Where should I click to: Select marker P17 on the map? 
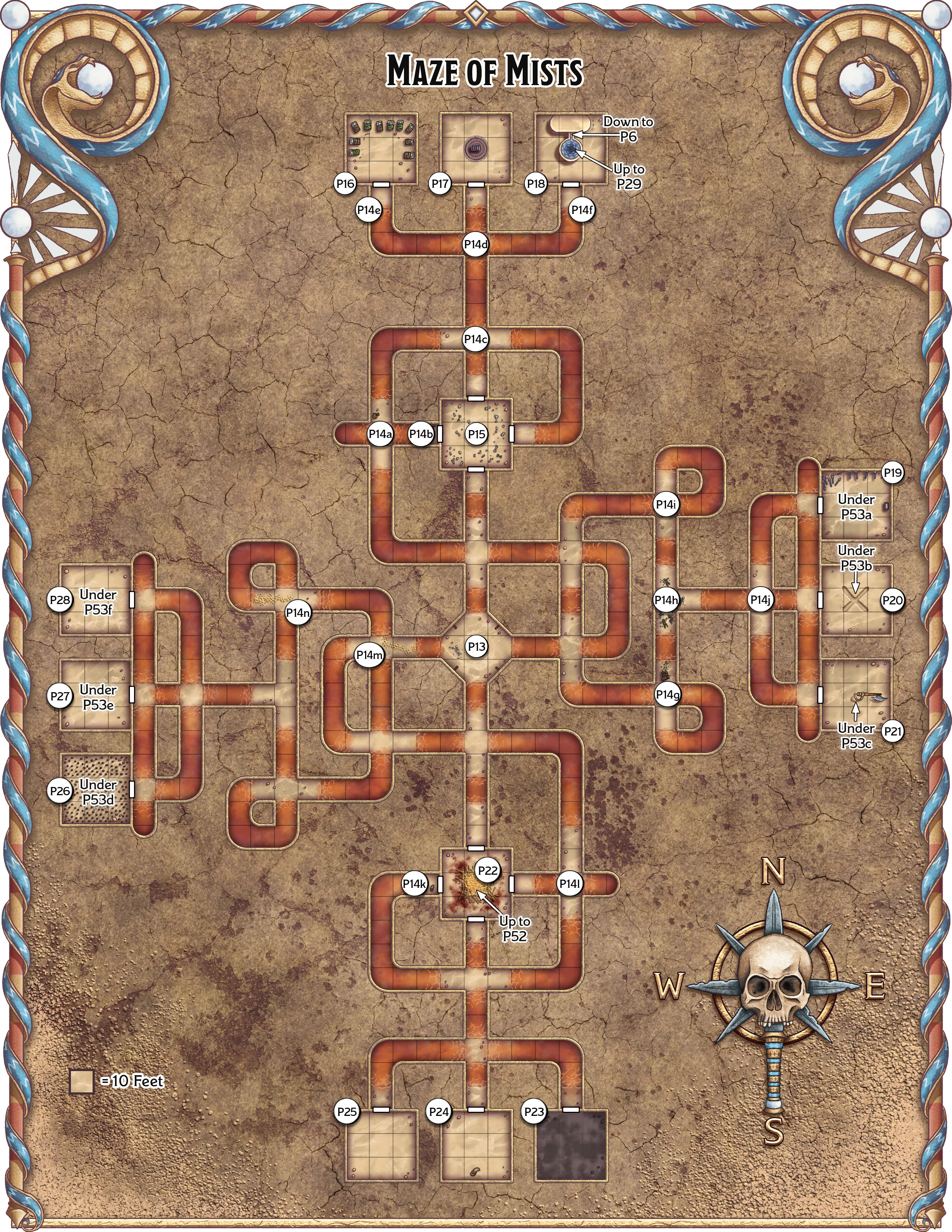click(x=440, y=183)
